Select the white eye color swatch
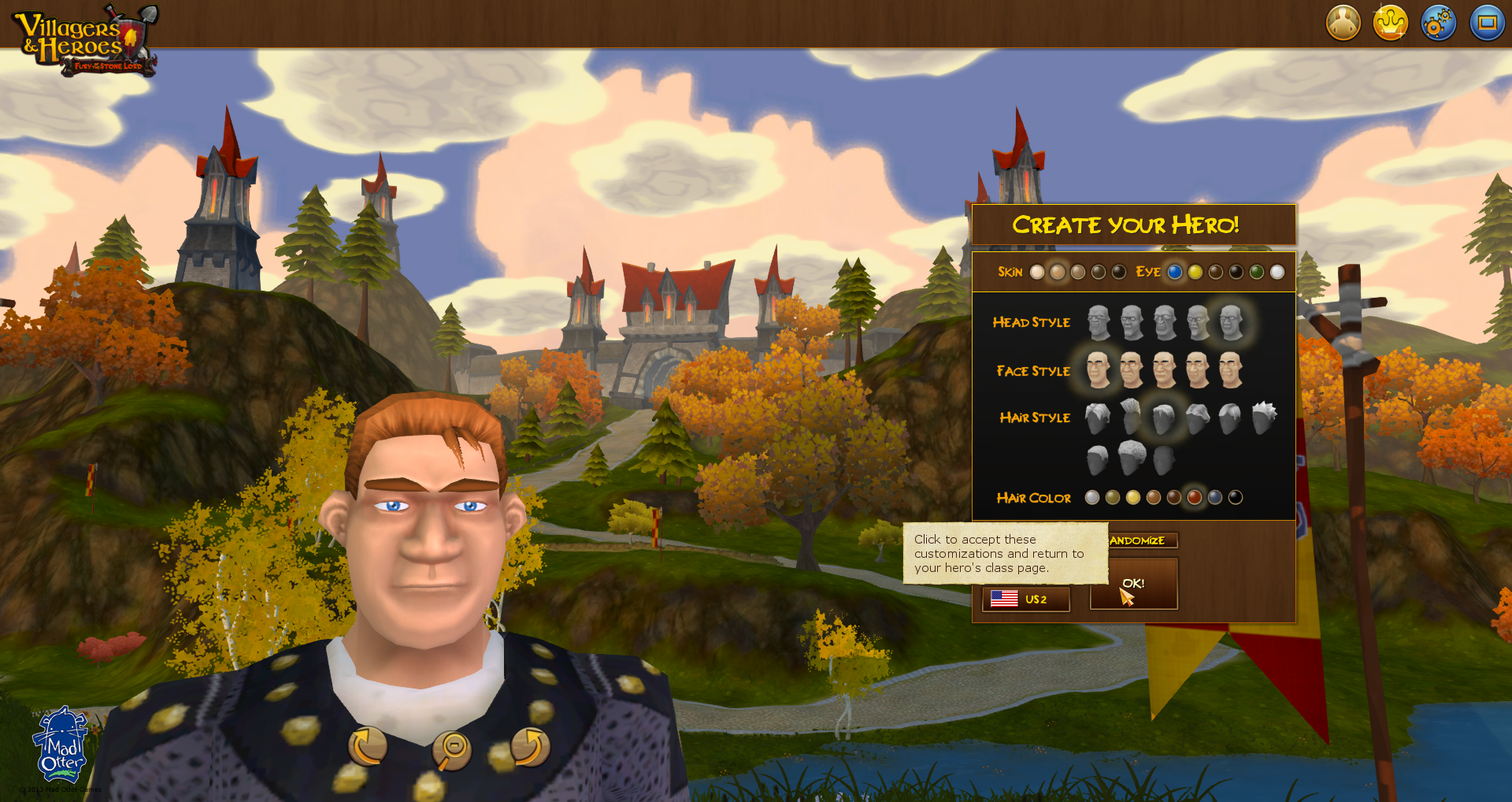The width and height of the screenshot is (1512, 802). click(x=1277, y=272)
